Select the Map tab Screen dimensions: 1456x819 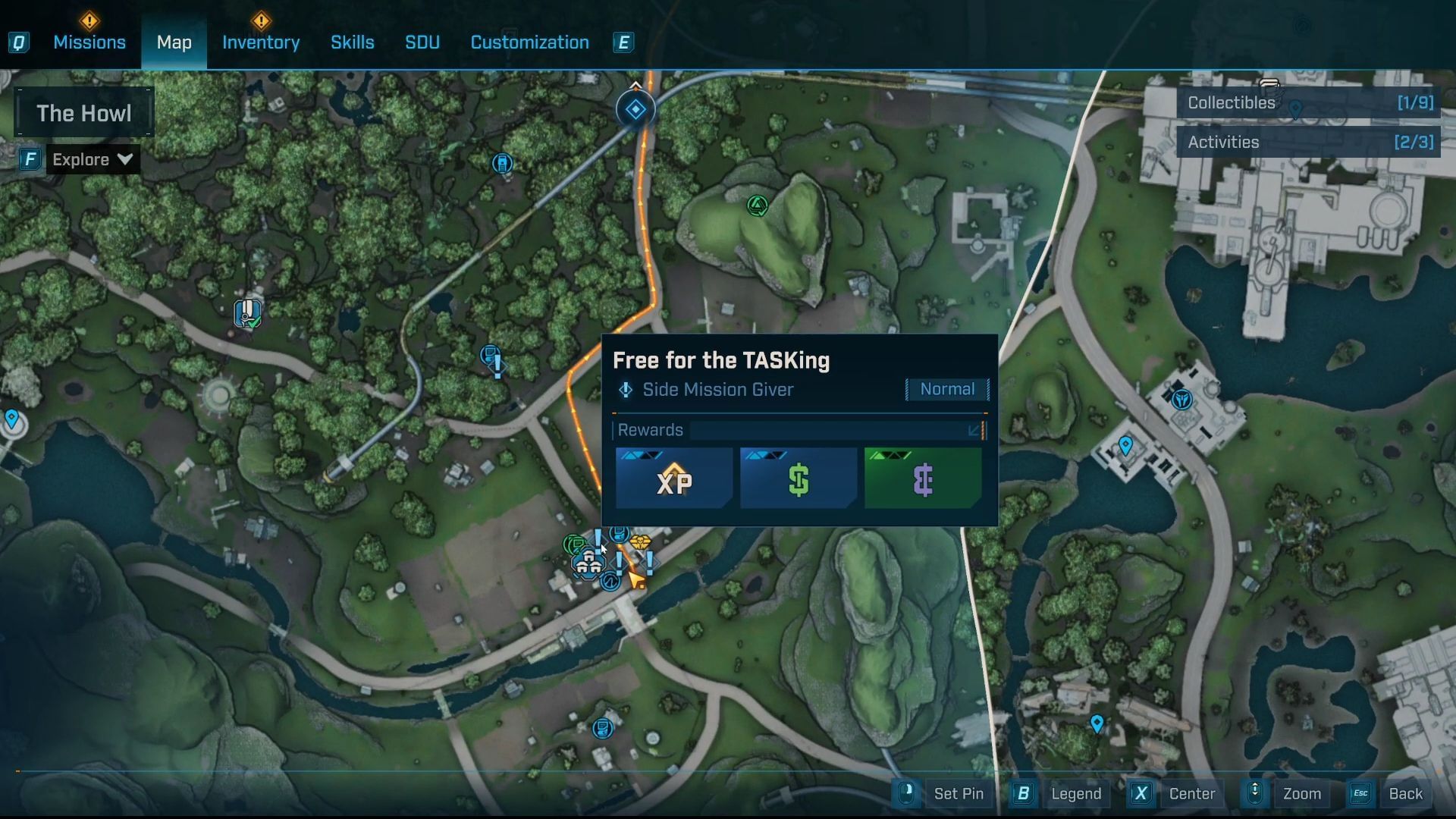coord(174,42)
